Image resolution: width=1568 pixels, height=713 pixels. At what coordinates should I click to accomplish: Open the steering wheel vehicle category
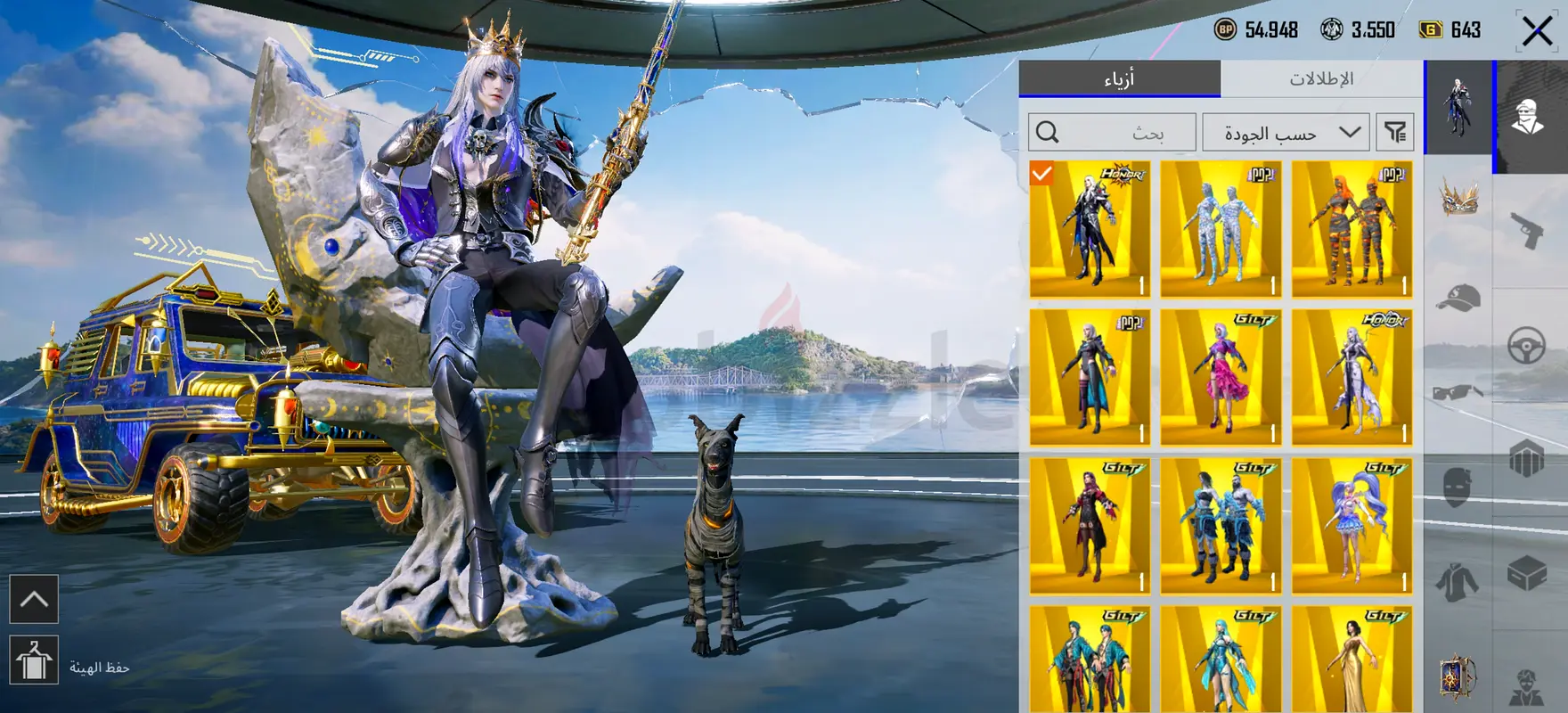click(x=1527, y=345)
